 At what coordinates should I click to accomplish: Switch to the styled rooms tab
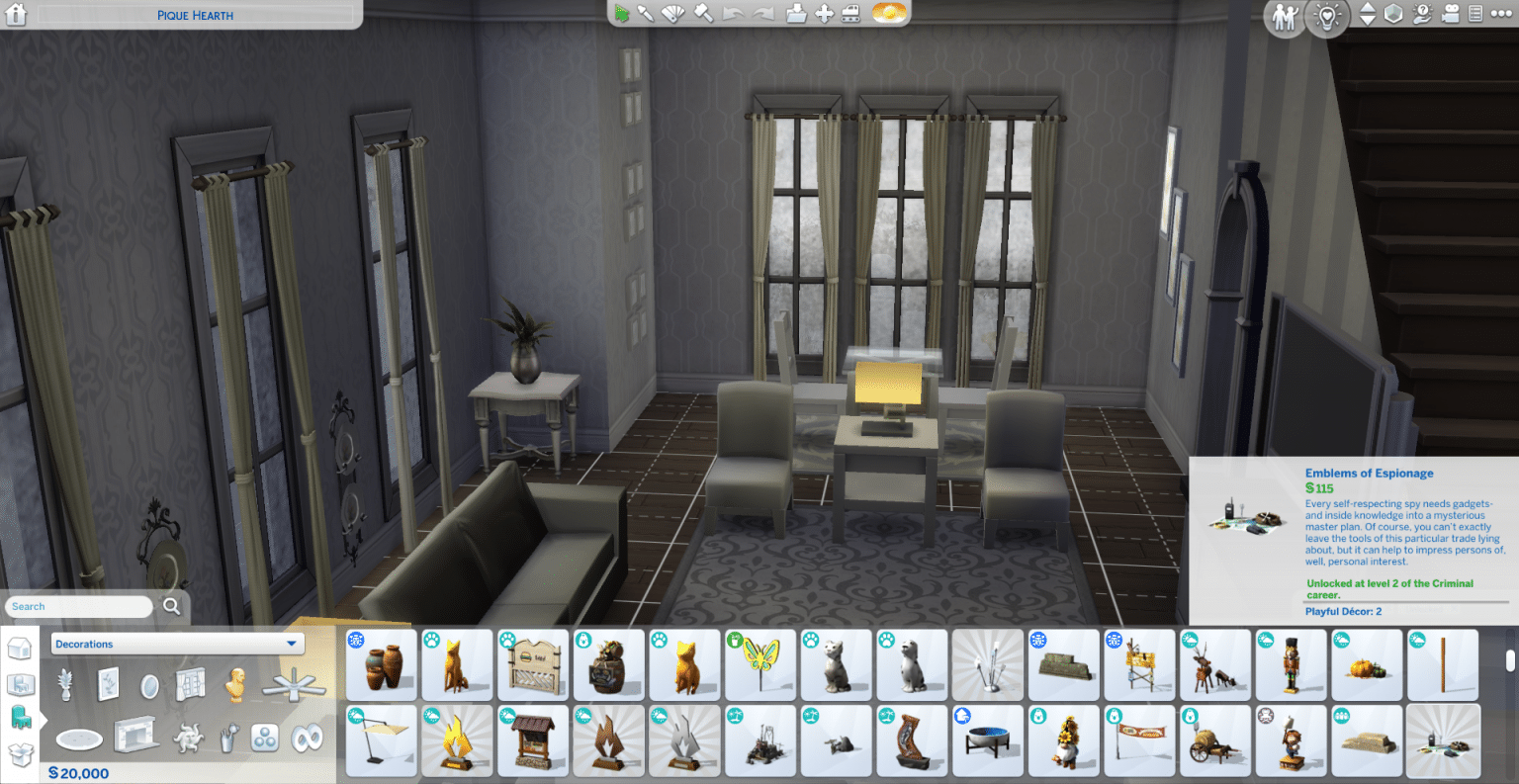point(21,685)
